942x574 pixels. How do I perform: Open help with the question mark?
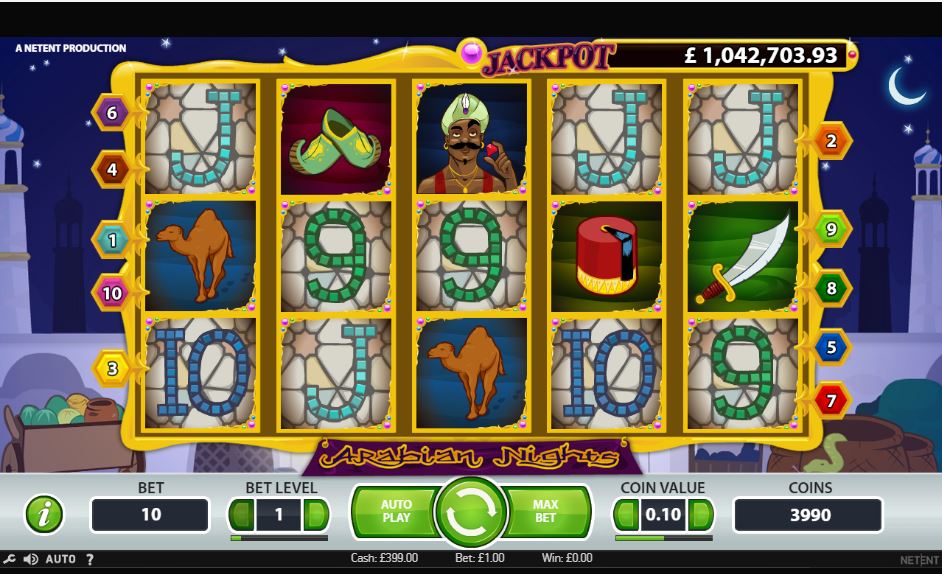pos(89,559)
